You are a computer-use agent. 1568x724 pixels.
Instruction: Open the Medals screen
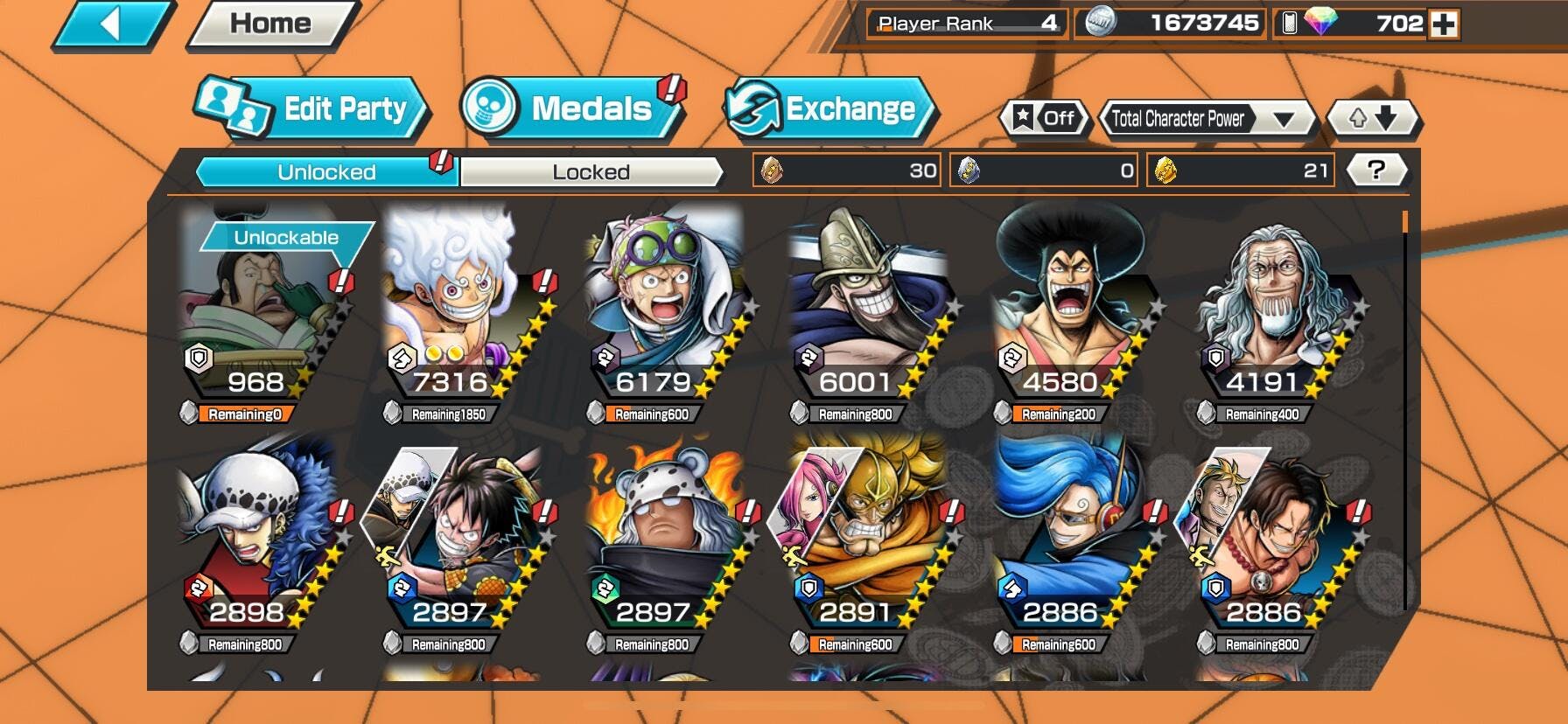coord(573,108)
